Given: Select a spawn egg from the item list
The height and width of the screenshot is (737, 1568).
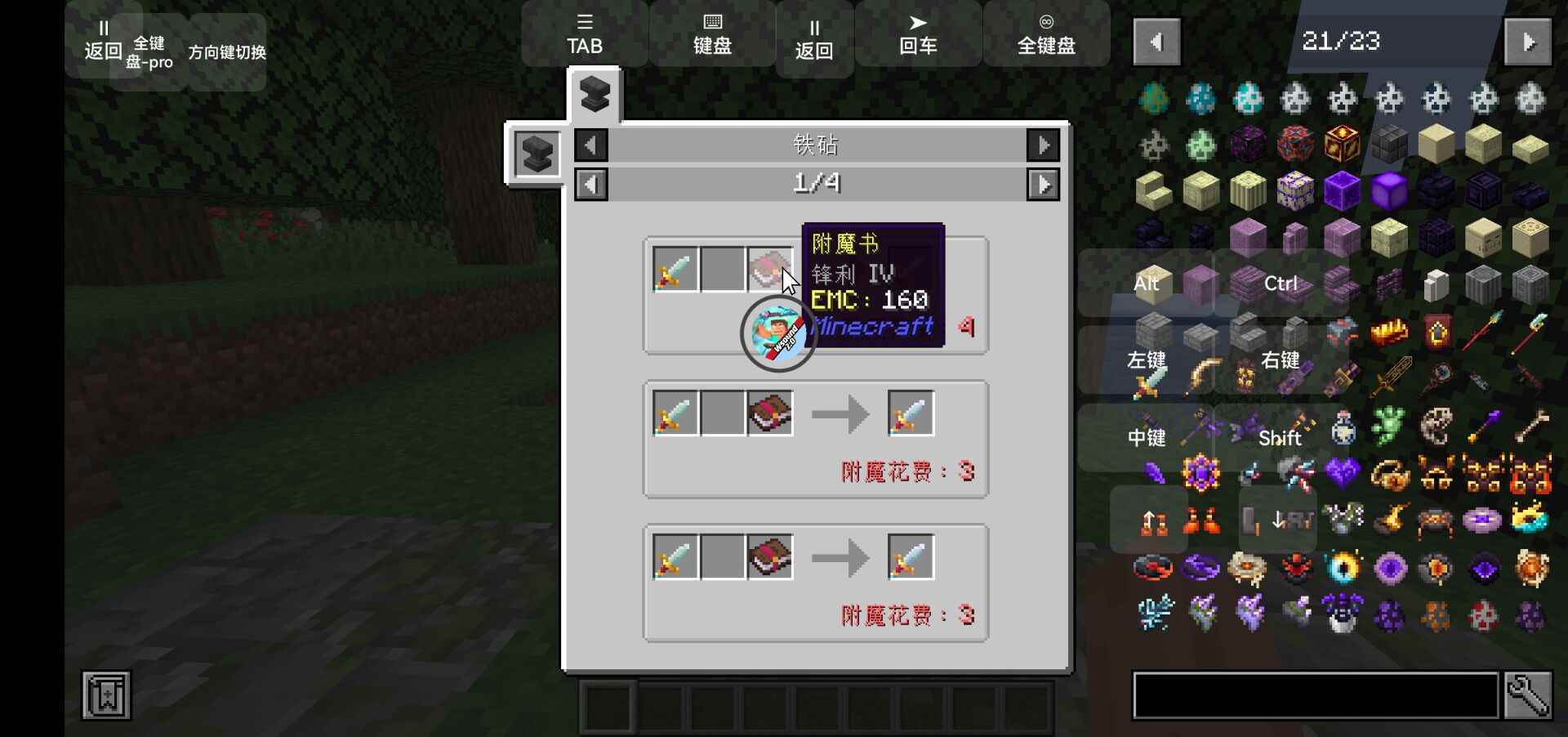Looking at the screenshot, I should [1154, 98].
